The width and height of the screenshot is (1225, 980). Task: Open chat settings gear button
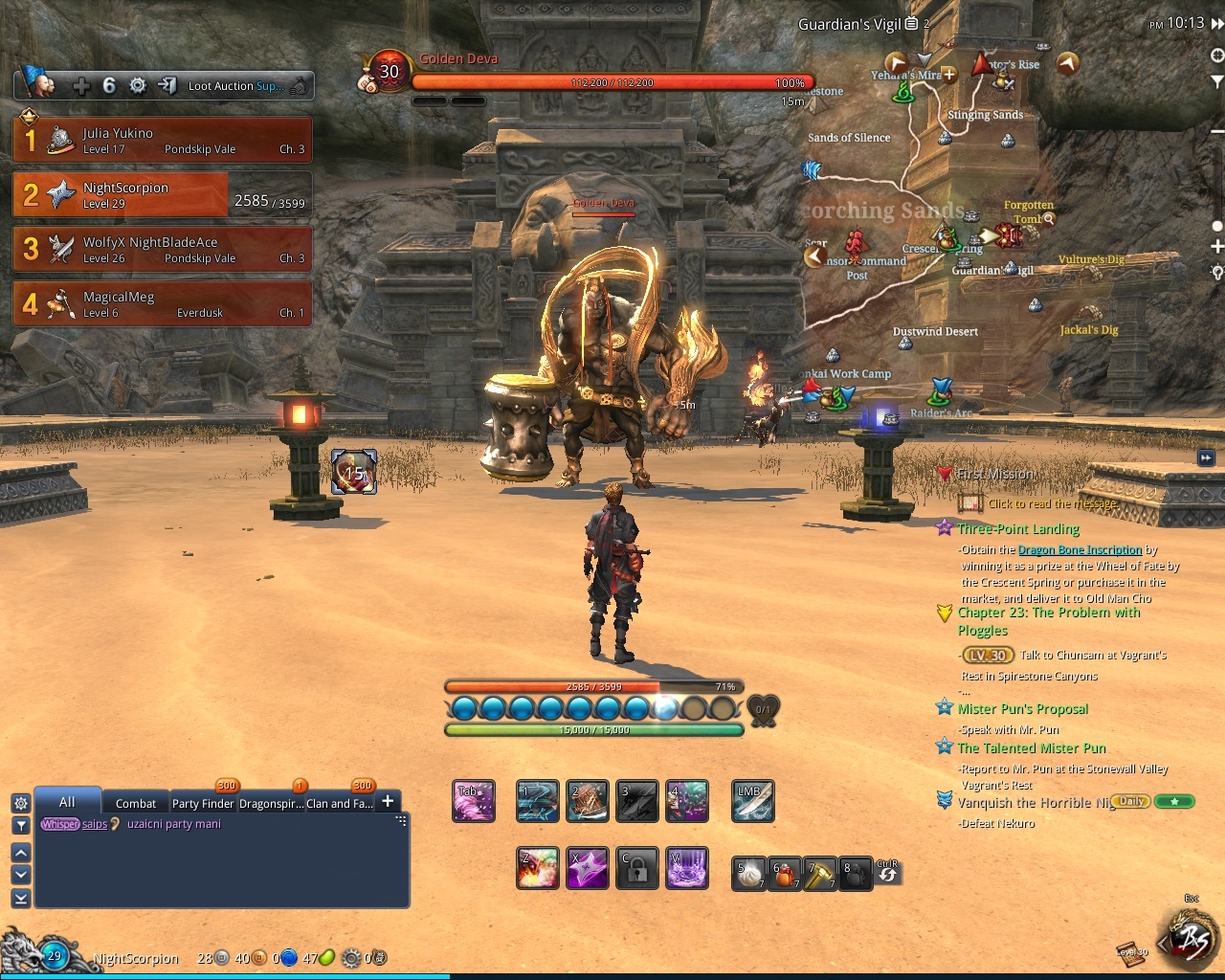[x=20, y=803]
